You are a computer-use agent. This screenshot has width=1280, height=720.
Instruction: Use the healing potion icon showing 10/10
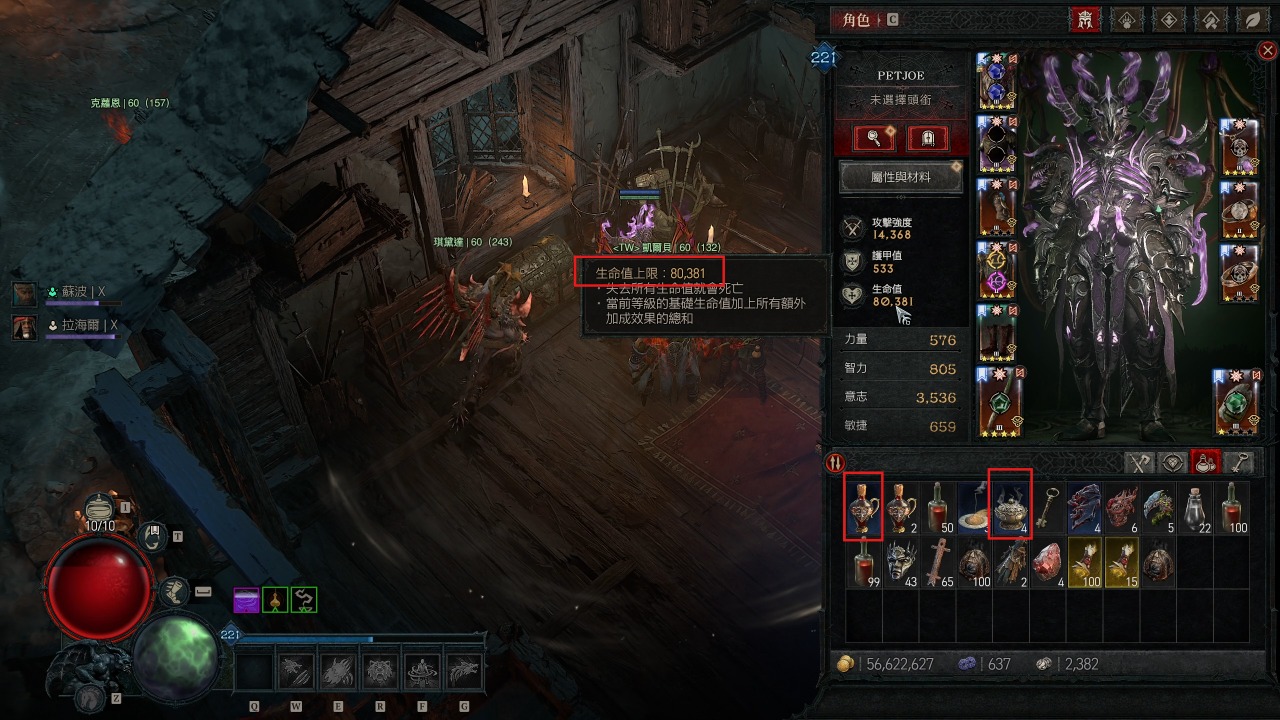[99, 510]
